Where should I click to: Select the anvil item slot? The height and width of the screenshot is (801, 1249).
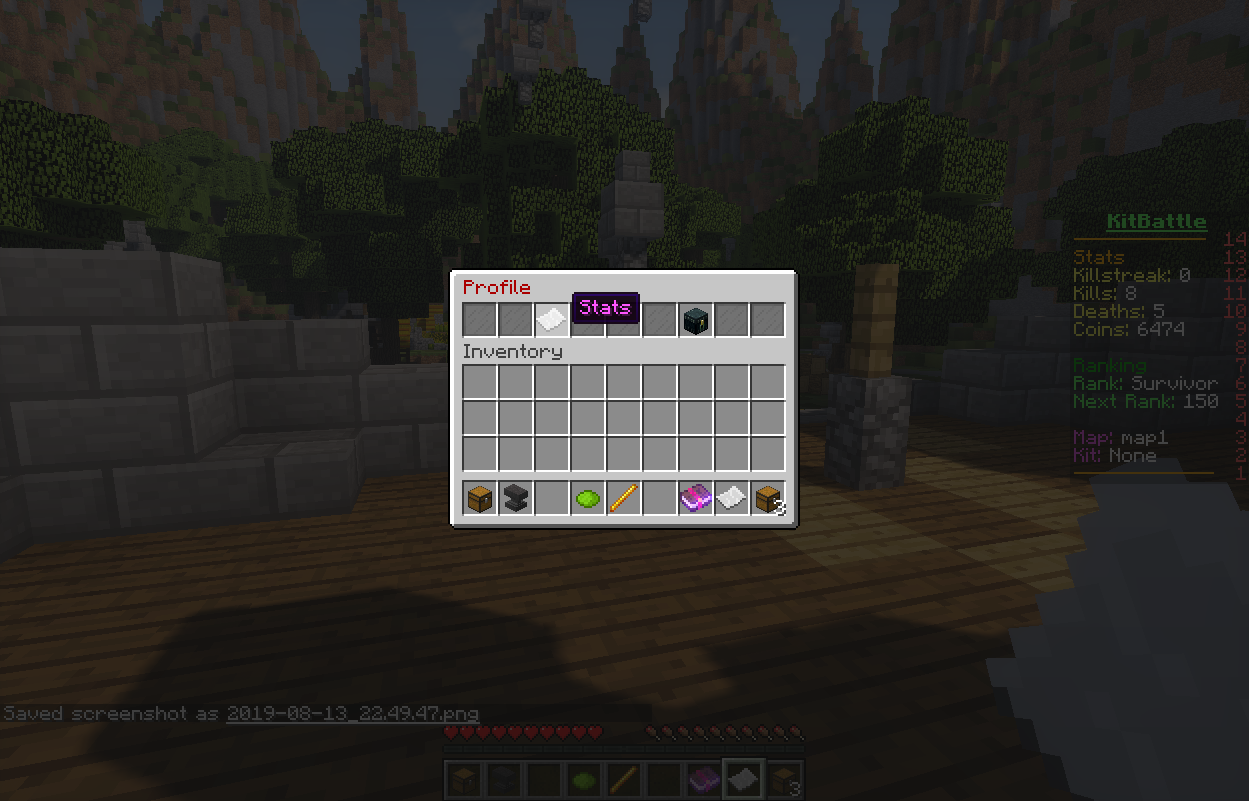click(515, 497)
